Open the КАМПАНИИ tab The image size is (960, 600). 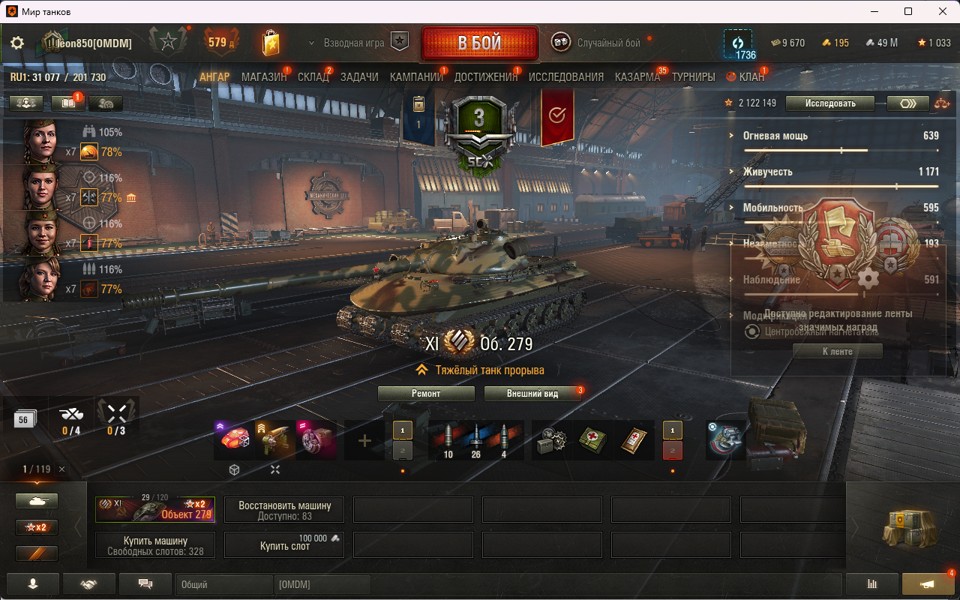point(416,77)
